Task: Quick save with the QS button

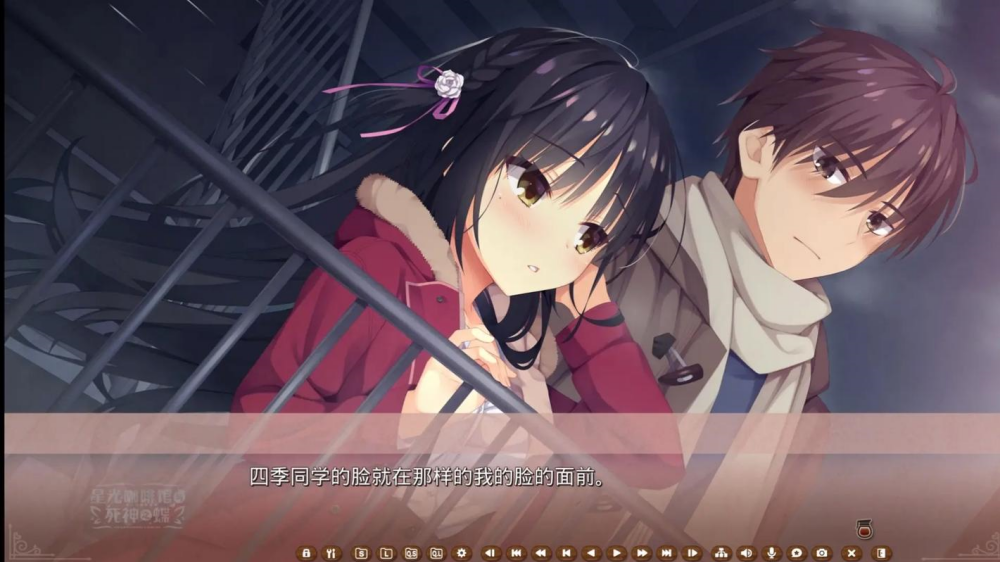Action: 411,552
